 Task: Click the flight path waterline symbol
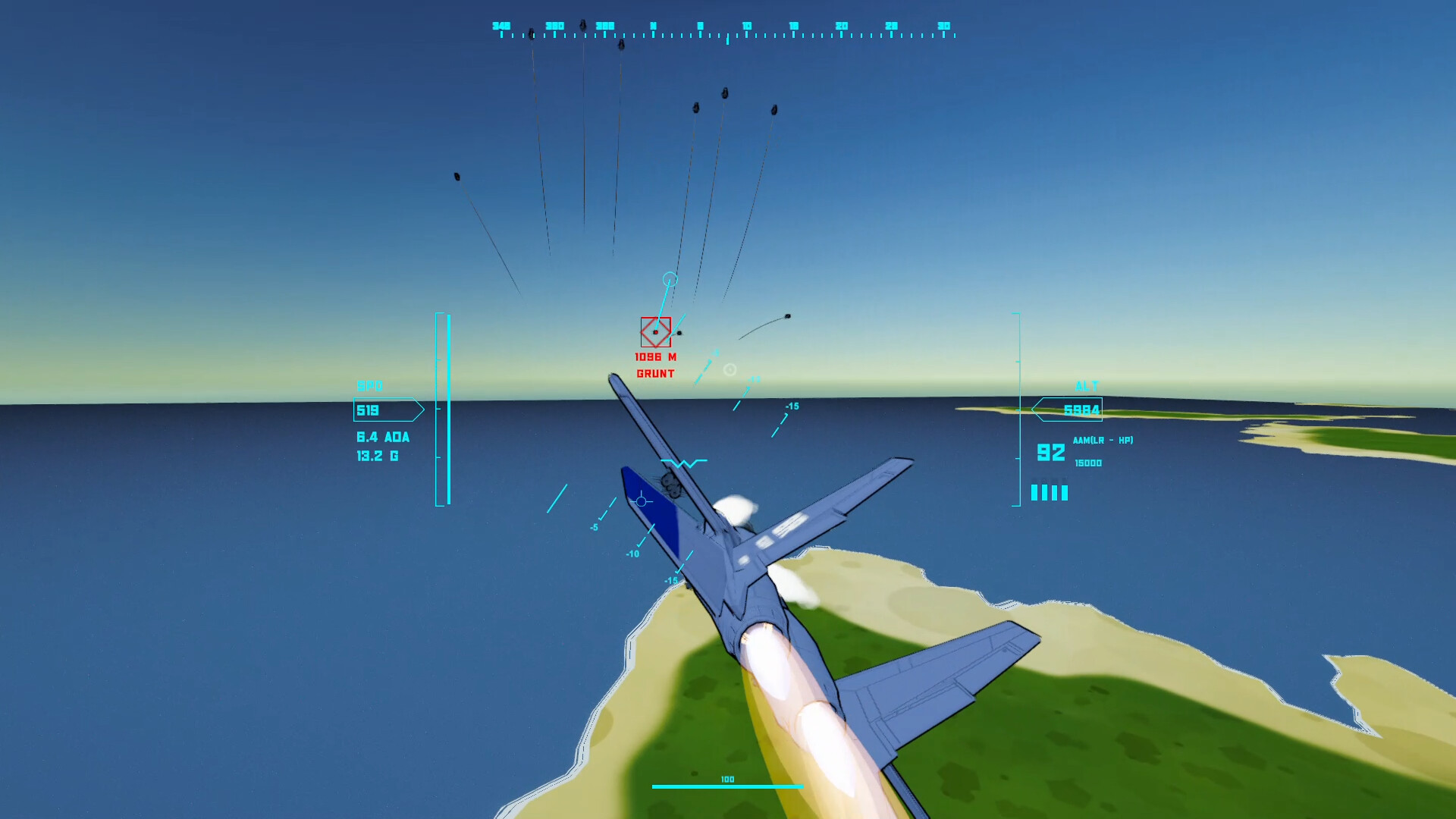pos(685,463)
